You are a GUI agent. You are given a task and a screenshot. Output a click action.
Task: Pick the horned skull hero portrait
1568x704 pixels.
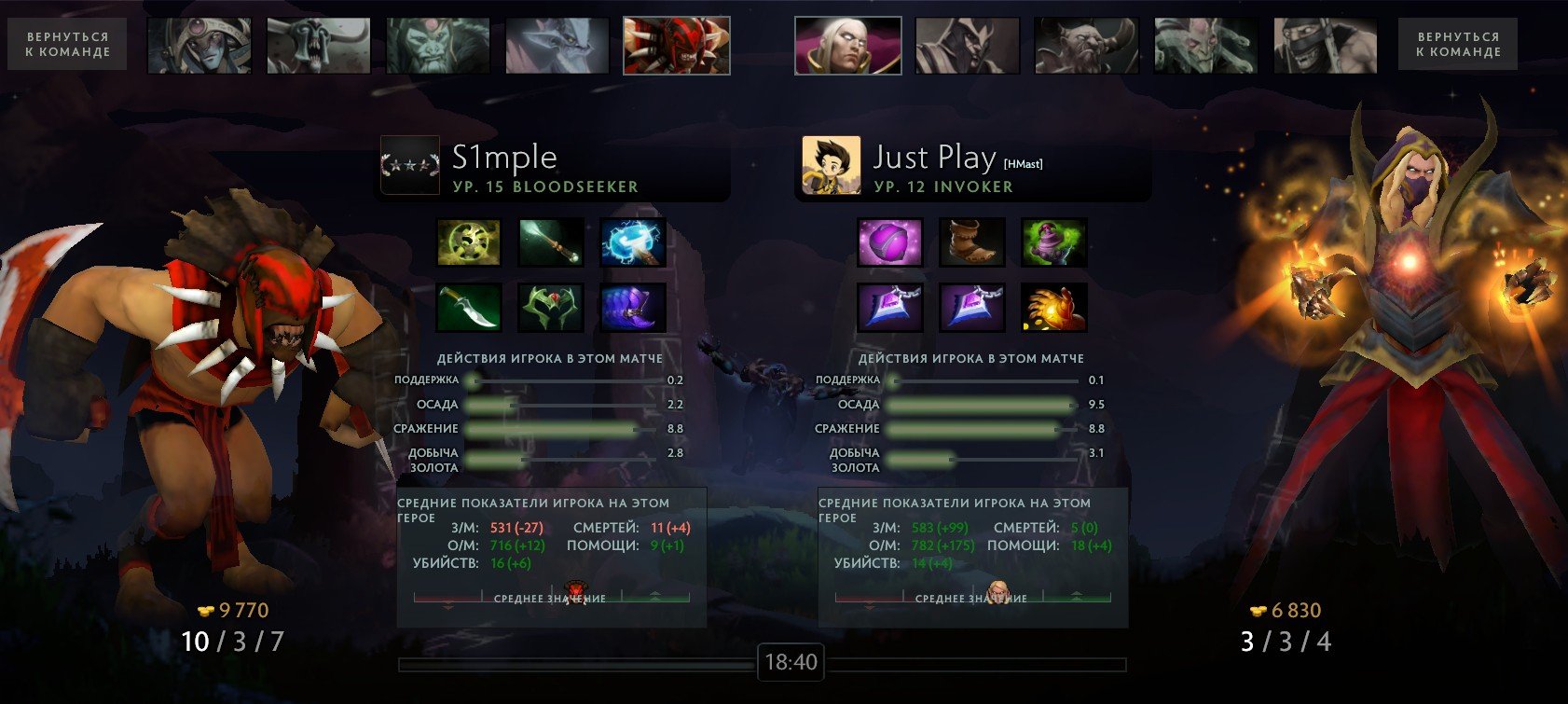pos(319,46)
